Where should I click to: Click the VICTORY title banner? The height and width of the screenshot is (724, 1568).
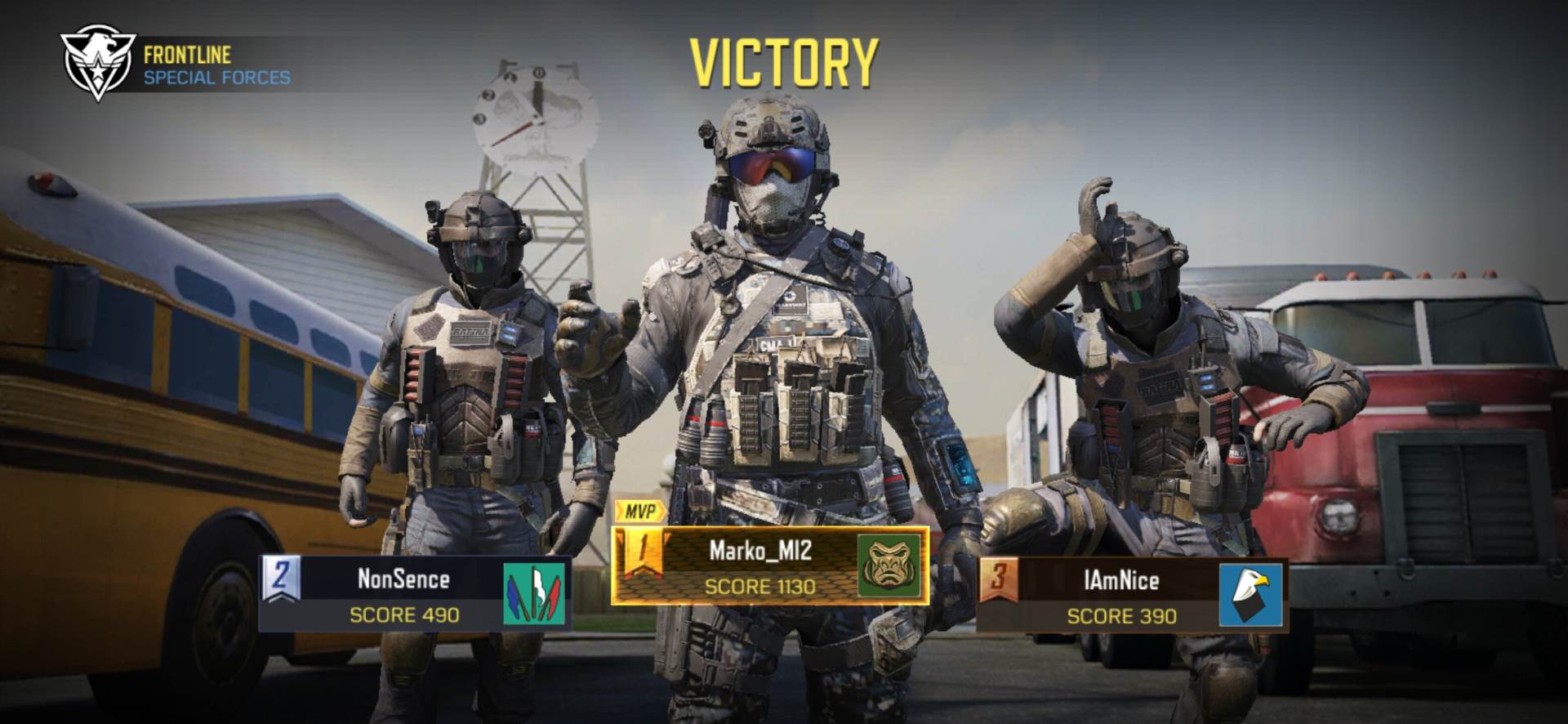coord(784,61)
